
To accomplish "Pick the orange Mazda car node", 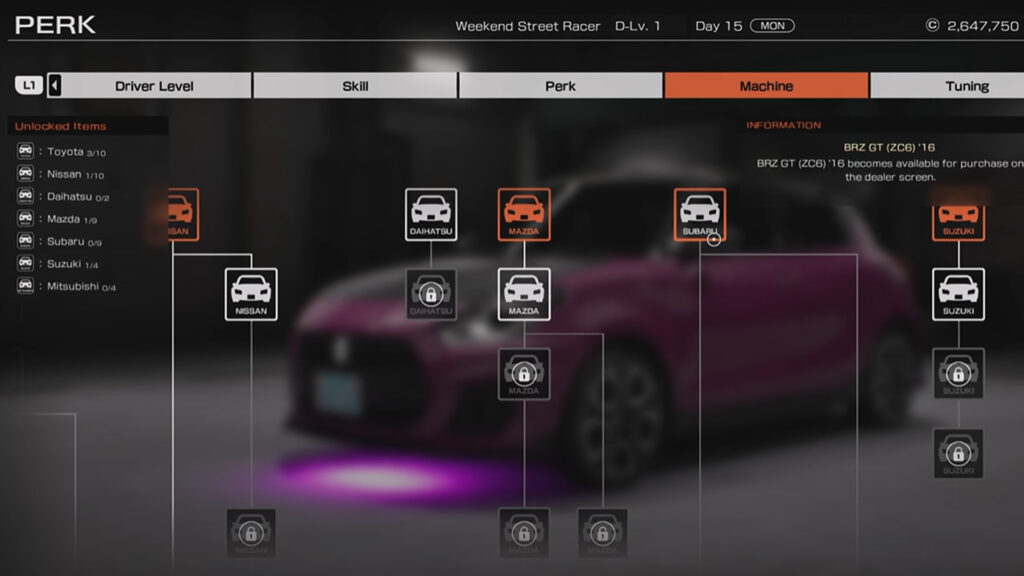I will (524, 214).
